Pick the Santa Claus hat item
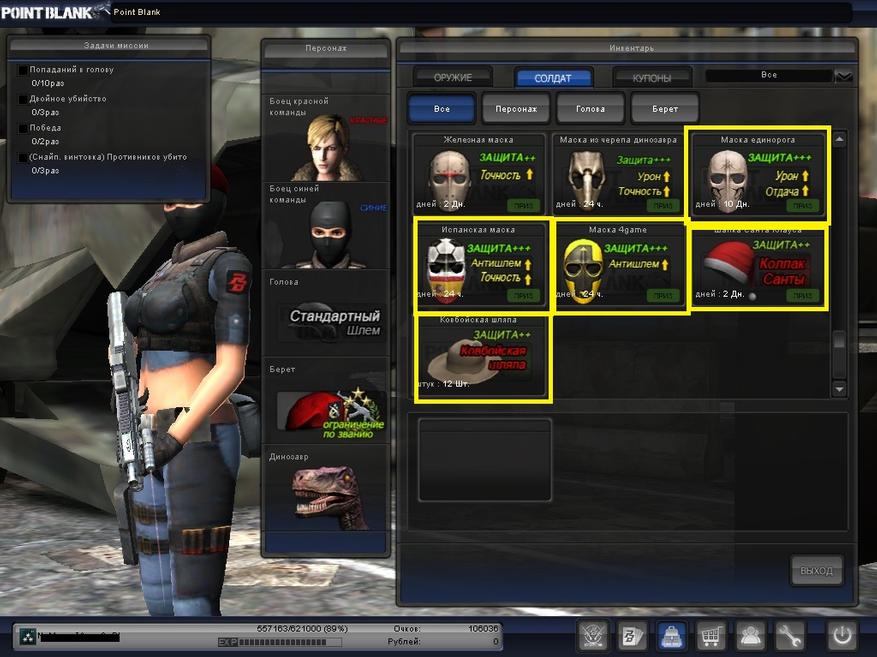This screenshot has height=657, width=877. point(757,266)
